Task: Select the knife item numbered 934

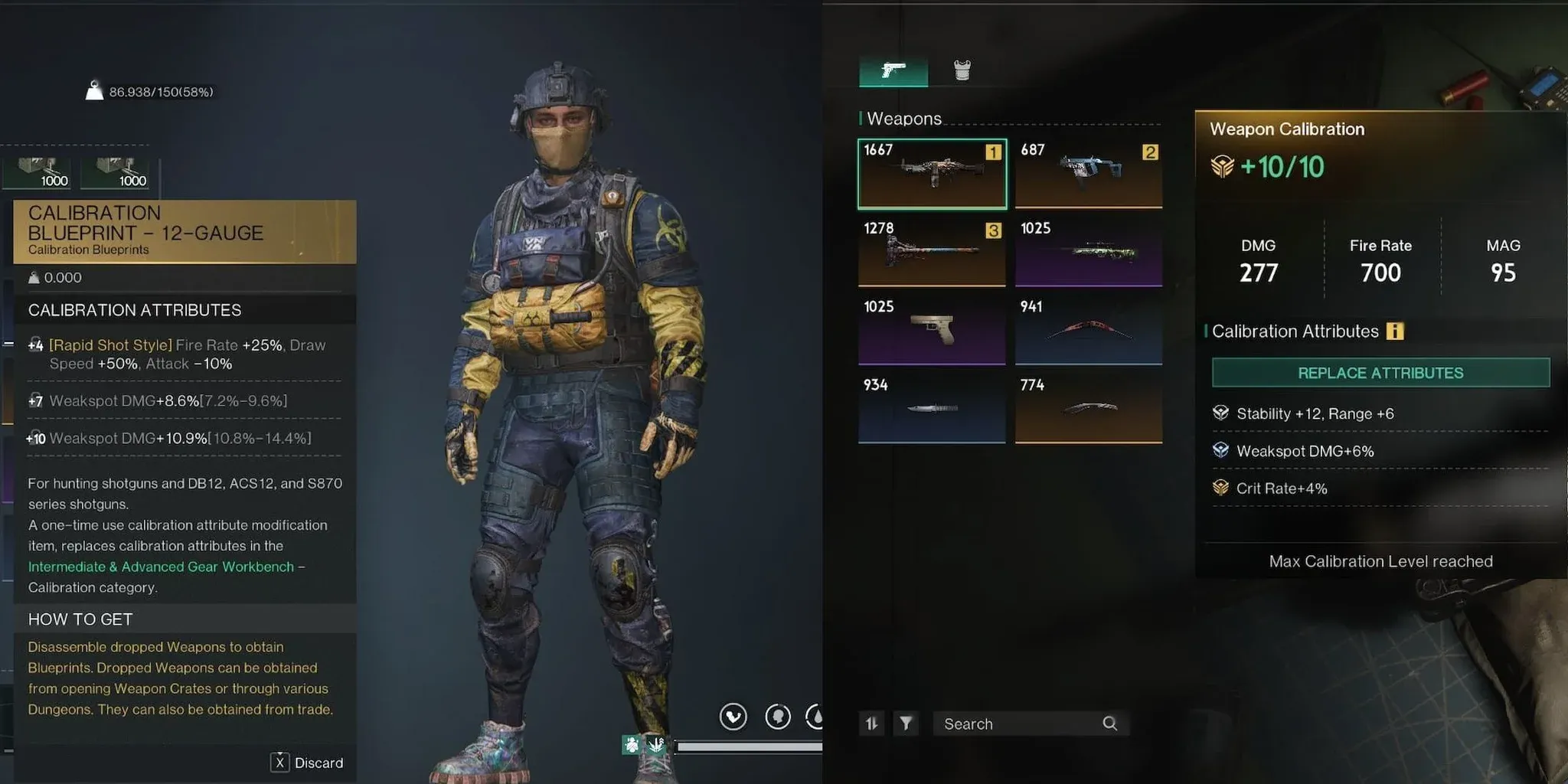Action: (931, 407)
